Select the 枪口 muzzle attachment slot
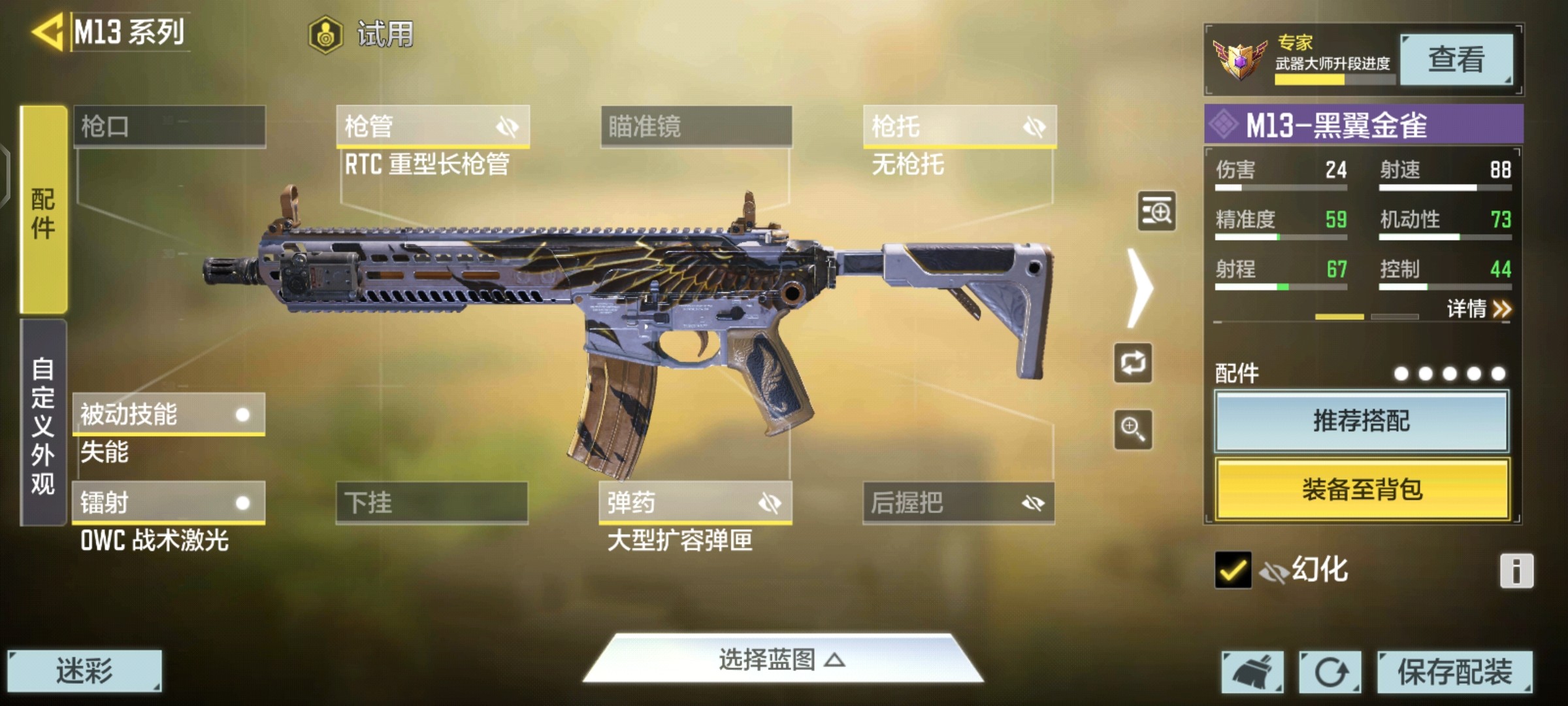The image size is (1568, 706). pyautogui.click(x=169, y=126)
